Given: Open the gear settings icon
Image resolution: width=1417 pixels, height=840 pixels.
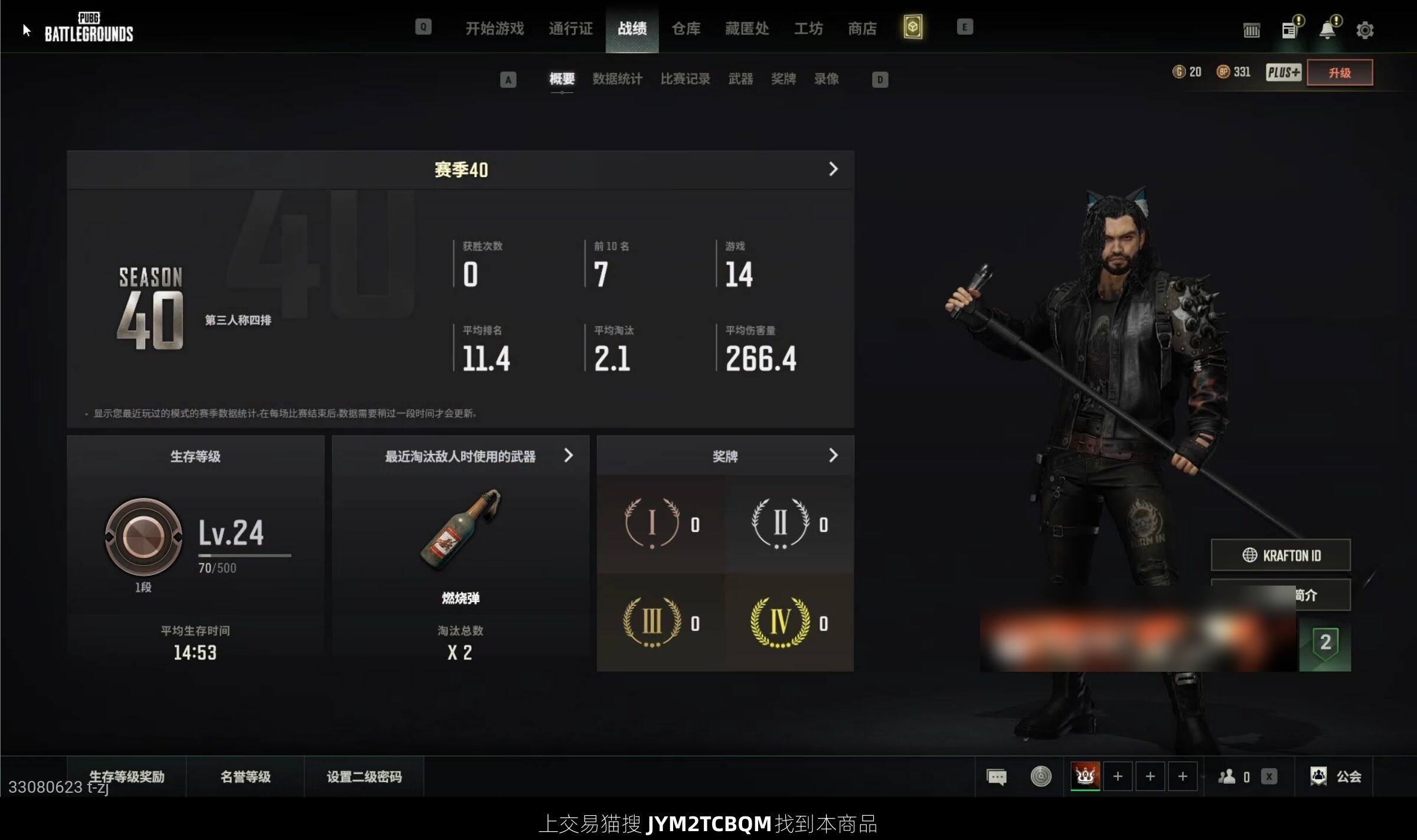Looking at the screenshot, I should pyautogui.click(x=1364, y=30).
